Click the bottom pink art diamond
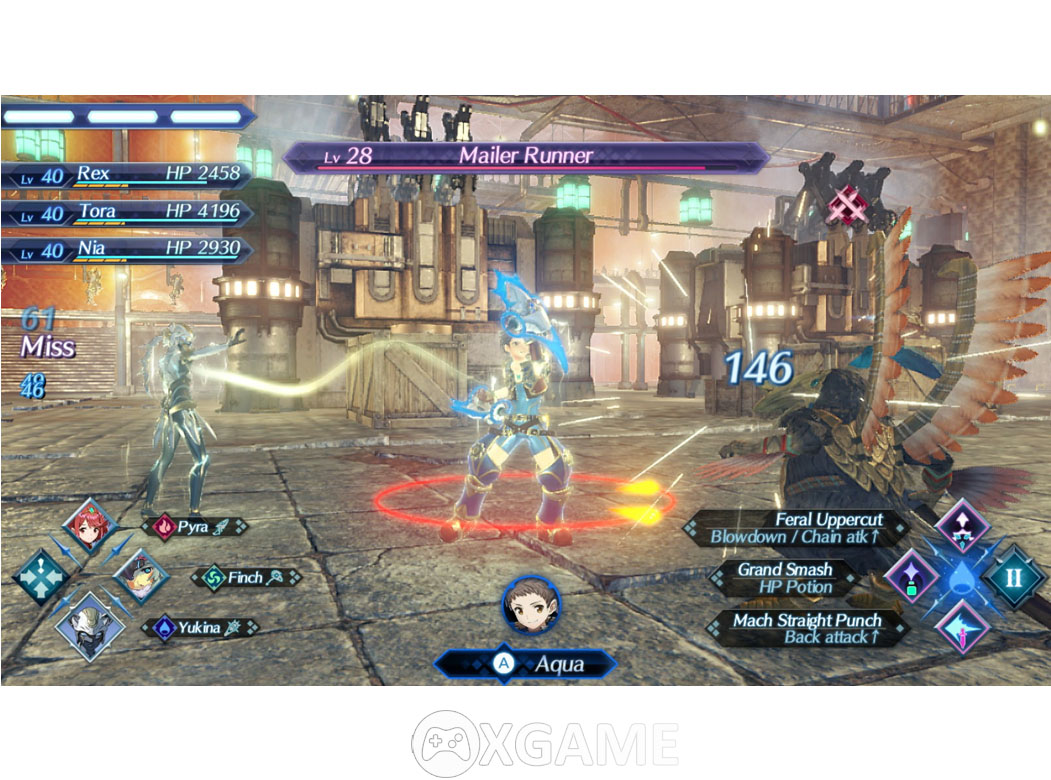The image size is (1051, 780). pyautogui.click(x=962, y=627)
